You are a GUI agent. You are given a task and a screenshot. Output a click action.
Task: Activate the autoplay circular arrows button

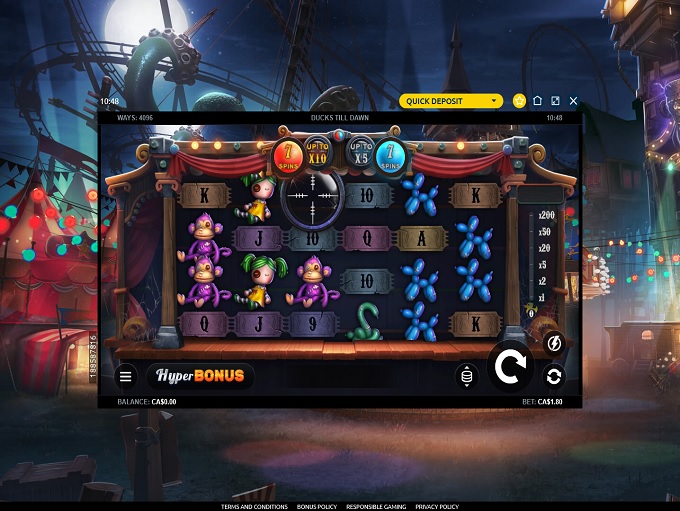553,376
